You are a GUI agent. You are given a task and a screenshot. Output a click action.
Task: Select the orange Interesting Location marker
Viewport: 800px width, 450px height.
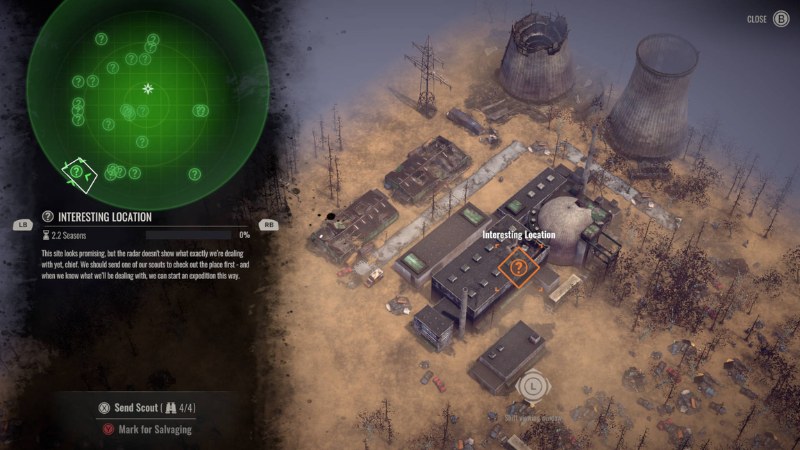click(518, 267)
